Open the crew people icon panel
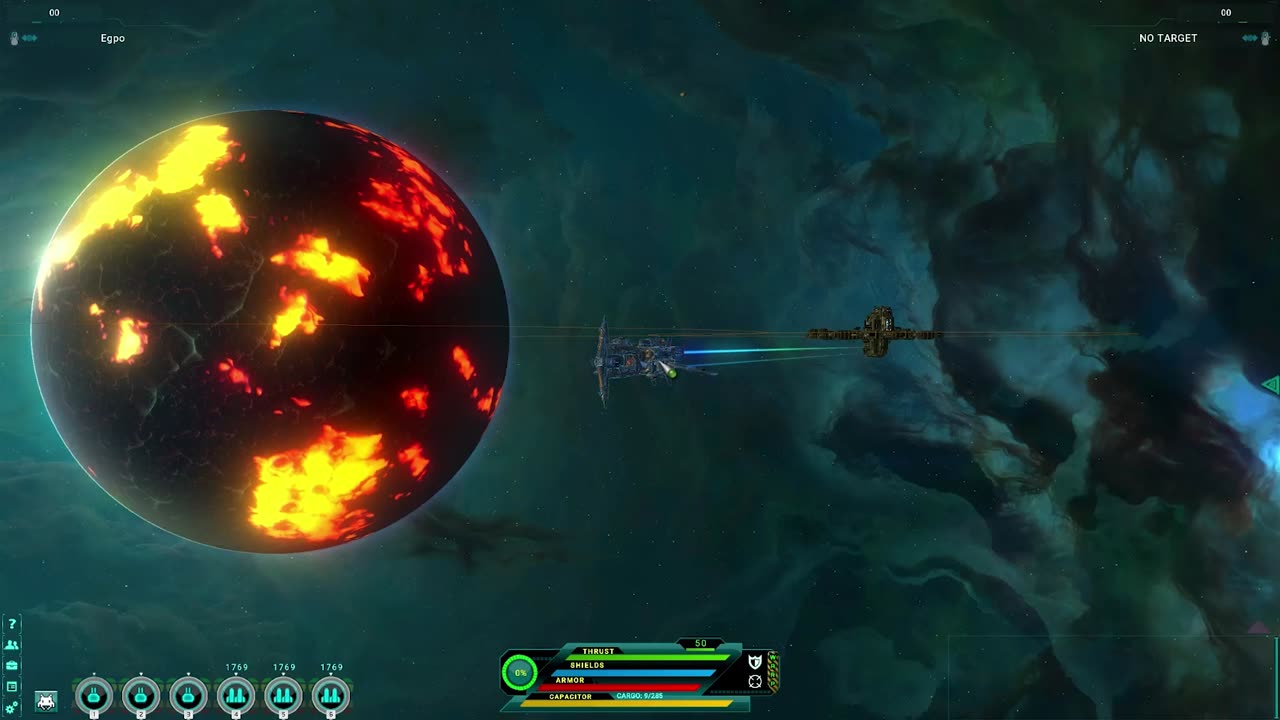Viewport: 1280px width, 720px height. 12,645
